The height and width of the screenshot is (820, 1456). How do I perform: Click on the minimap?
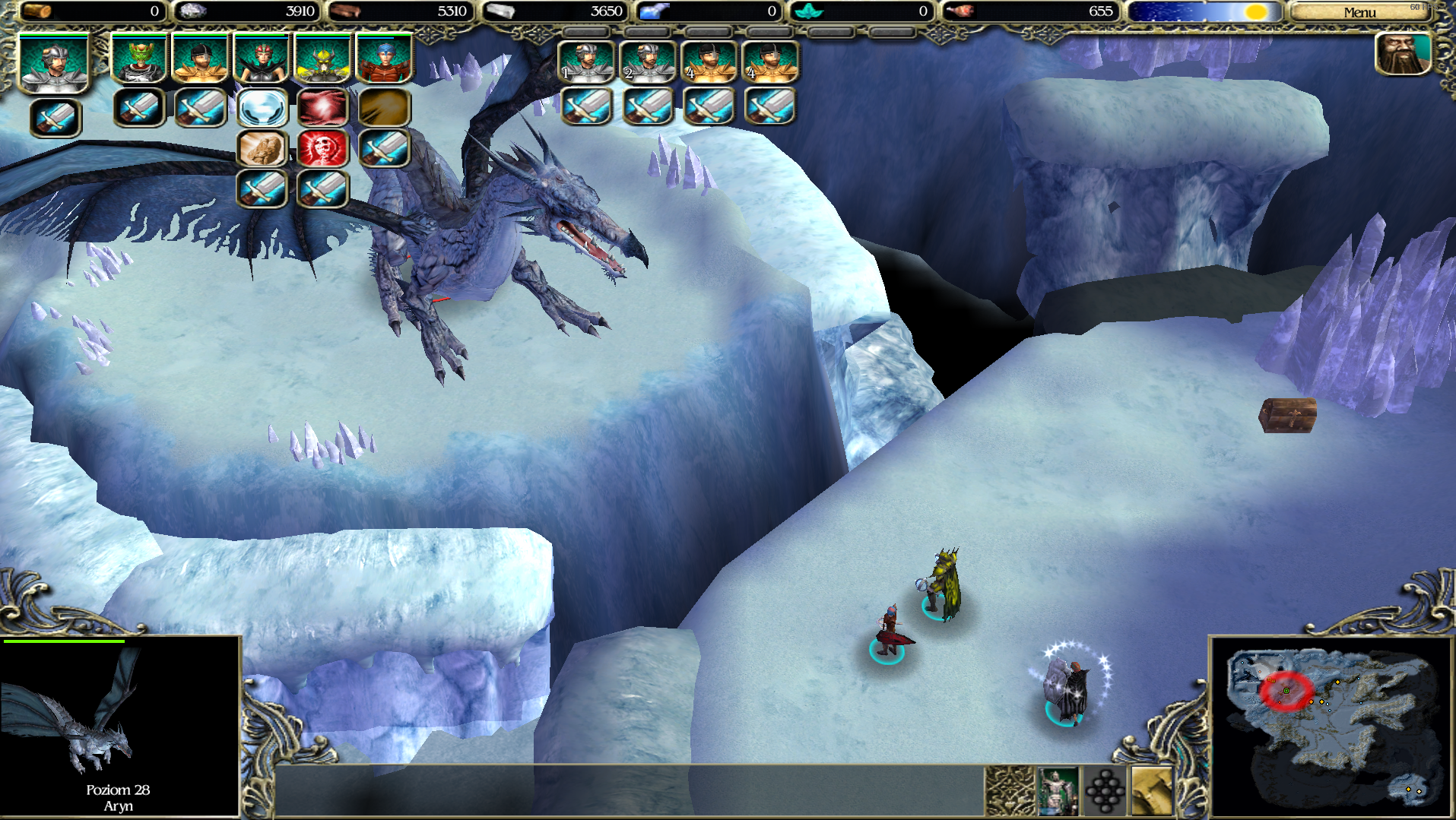1331,727
